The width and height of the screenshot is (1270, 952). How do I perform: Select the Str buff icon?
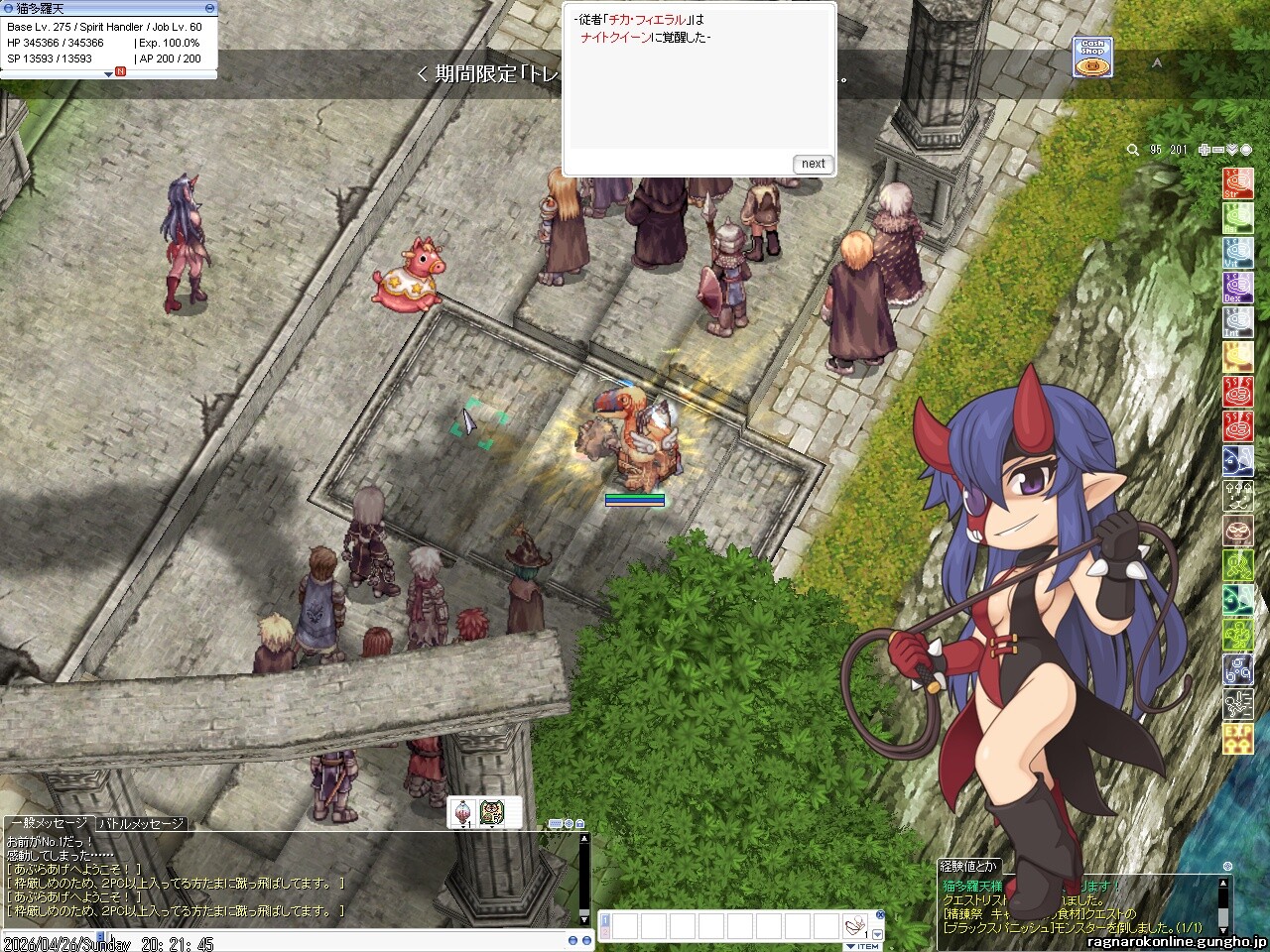click(1237, 183)
